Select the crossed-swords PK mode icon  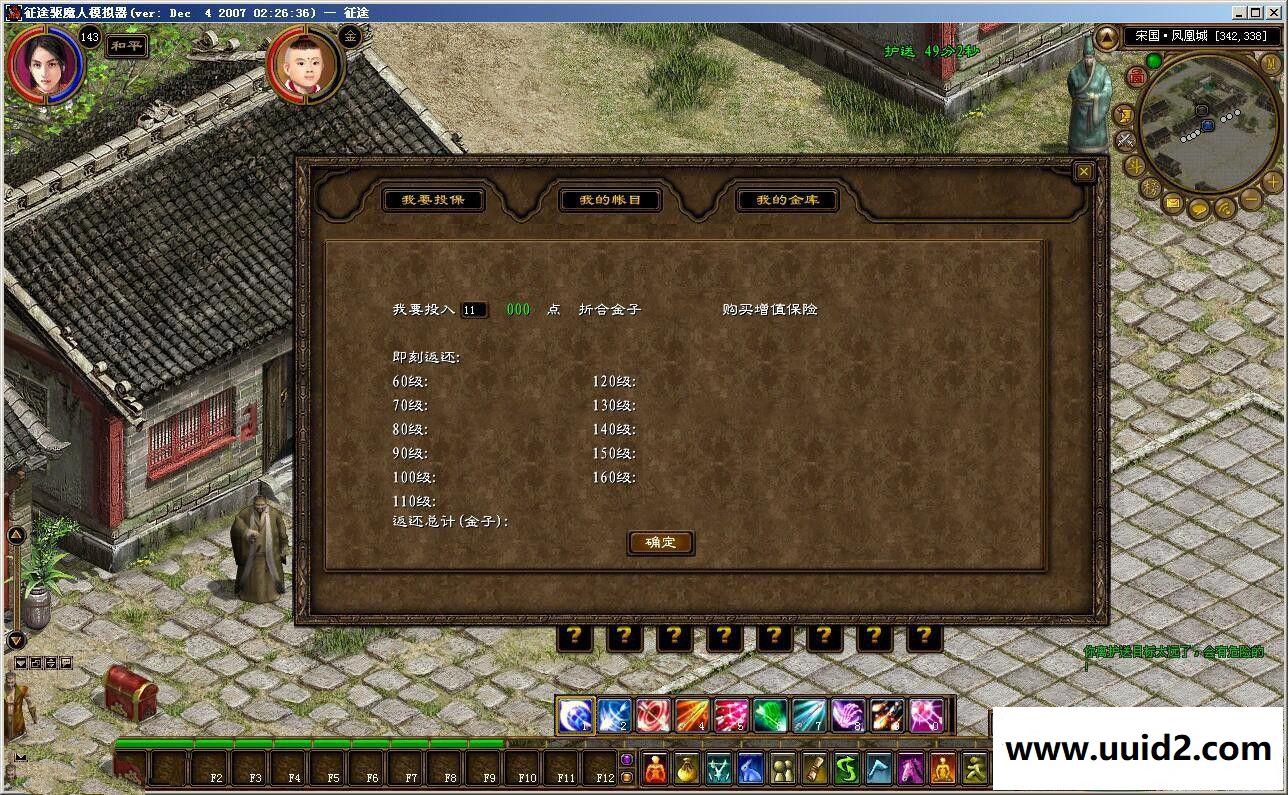point(1124,140)
